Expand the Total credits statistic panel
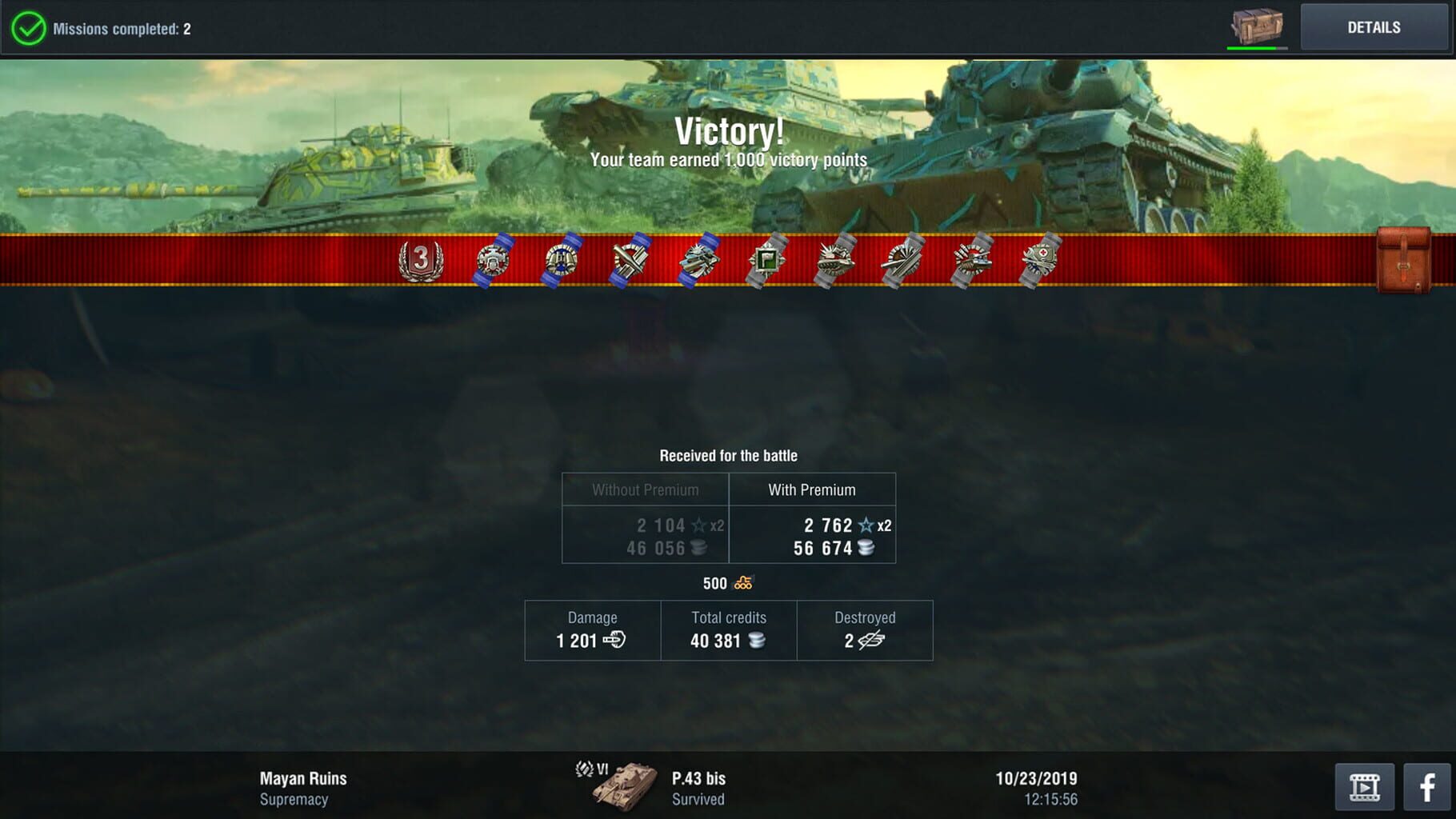1456x819 pixels. point(728,630)
